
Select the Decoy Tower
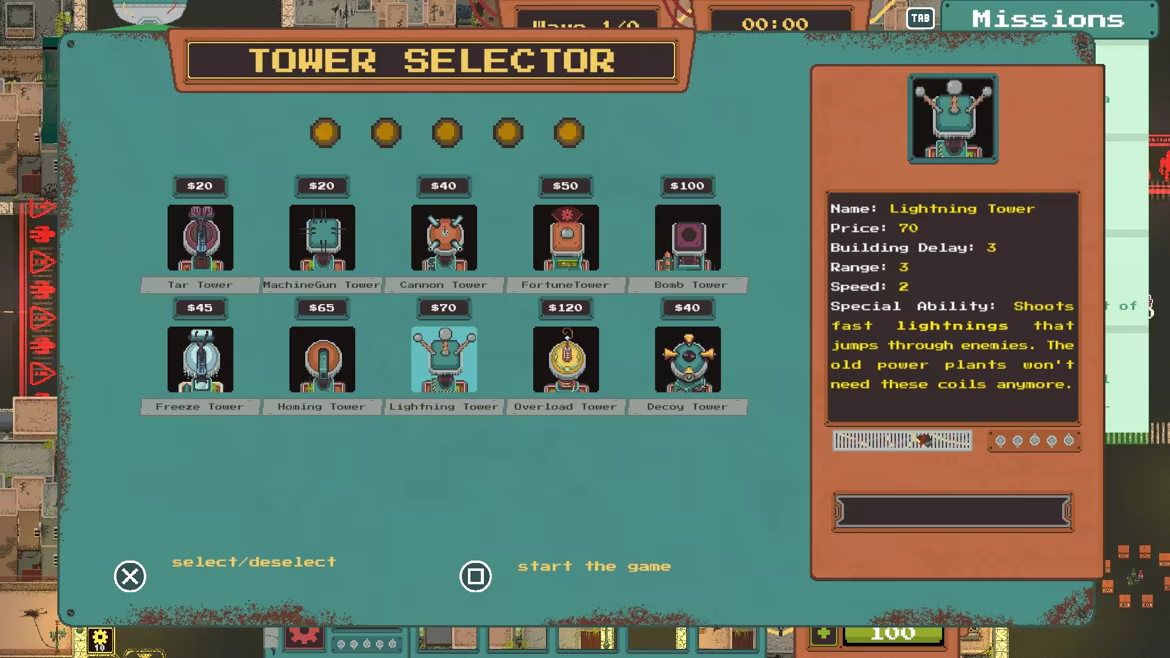click(x=688, y=360)
